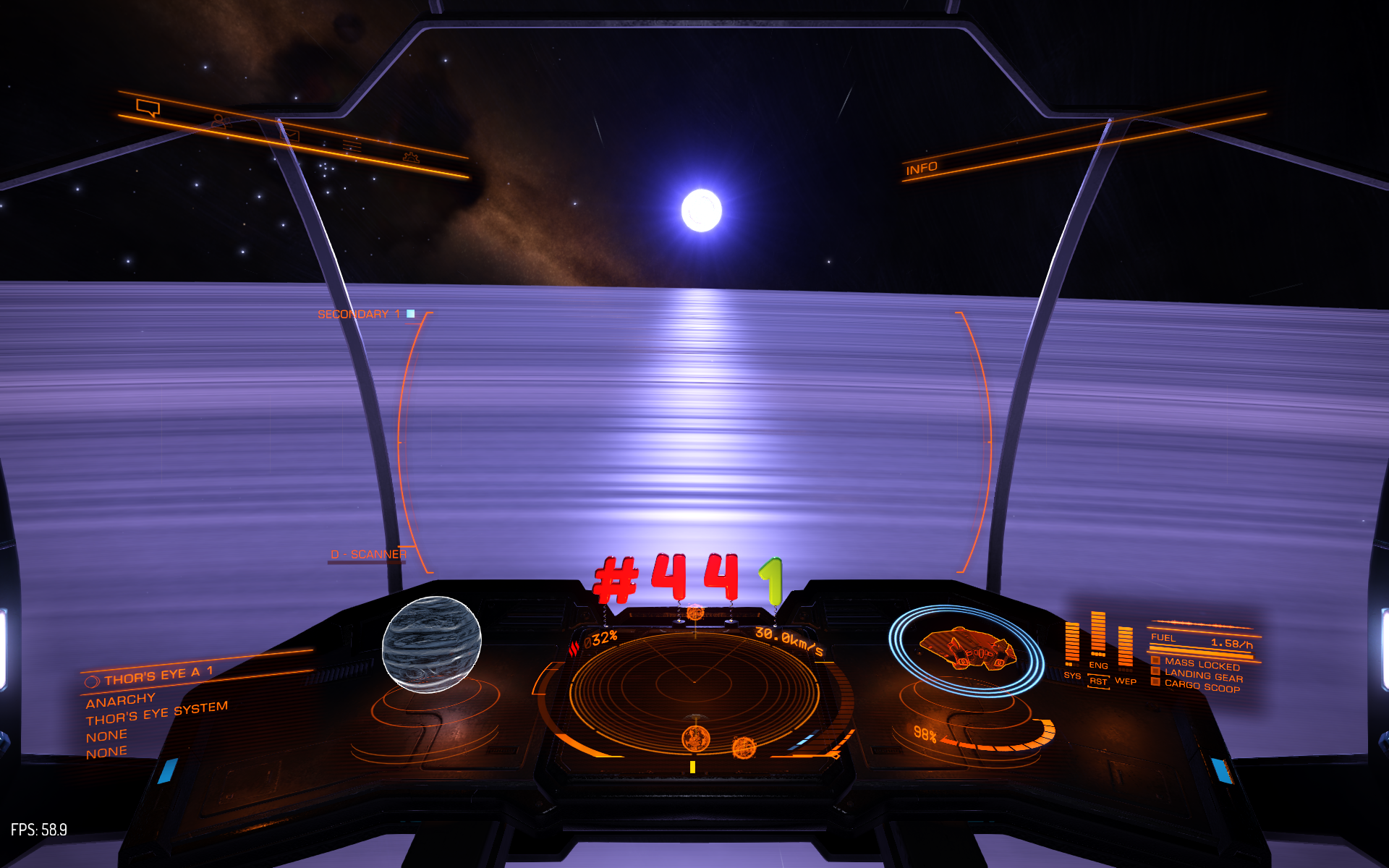The width and height of the screenshot is (1389, 868).
Task: Open the chat speech-bubble comms tab
Action: click(148, 108)
